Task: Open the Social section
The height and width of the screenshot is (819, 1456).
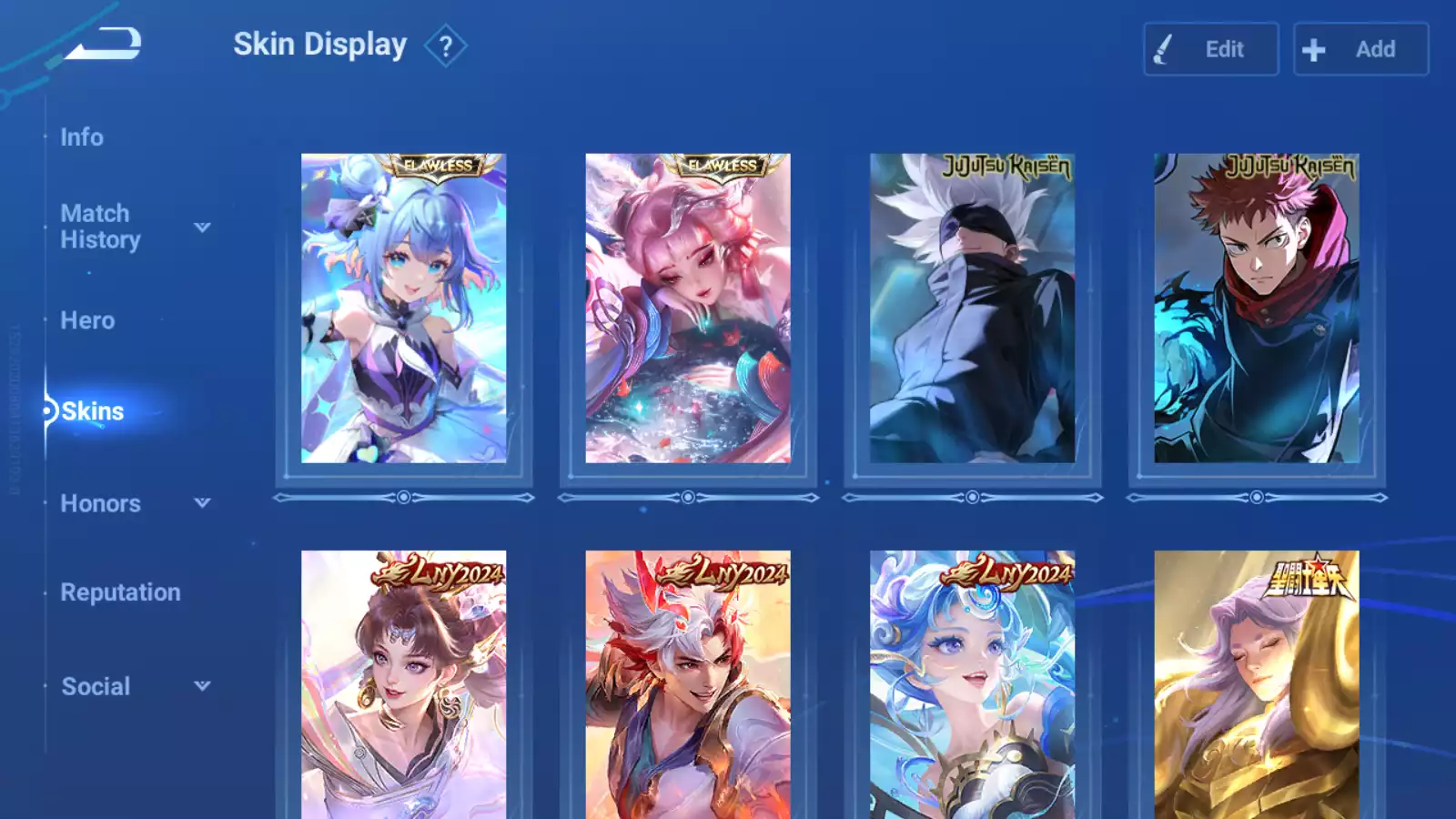Action: pos(96,686)
